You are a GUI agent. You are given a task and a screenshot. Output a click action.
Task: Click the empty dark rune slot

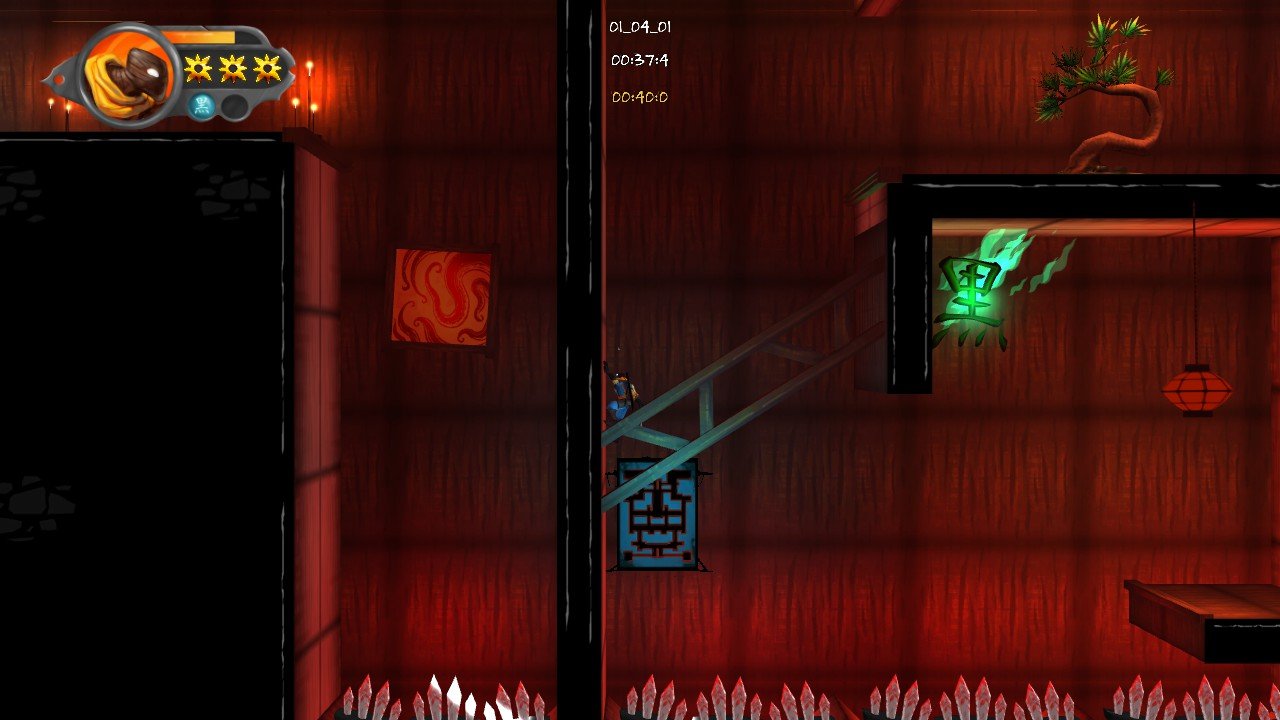[x=234, y=106]
